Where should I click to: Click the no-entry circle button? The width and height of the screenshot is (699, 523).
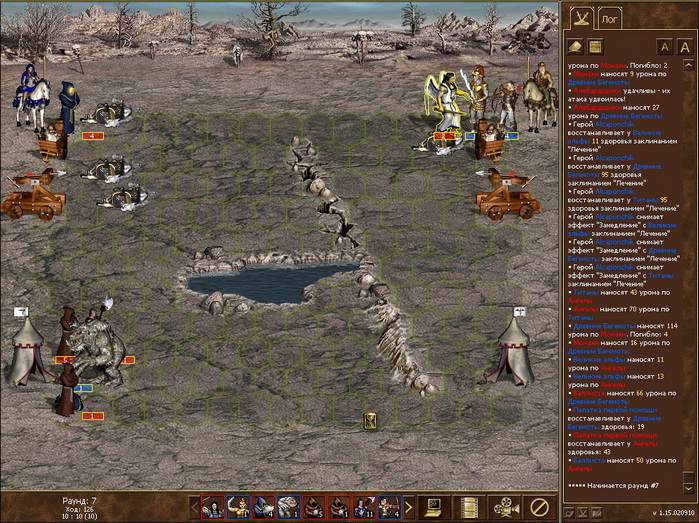coord(540,506)
